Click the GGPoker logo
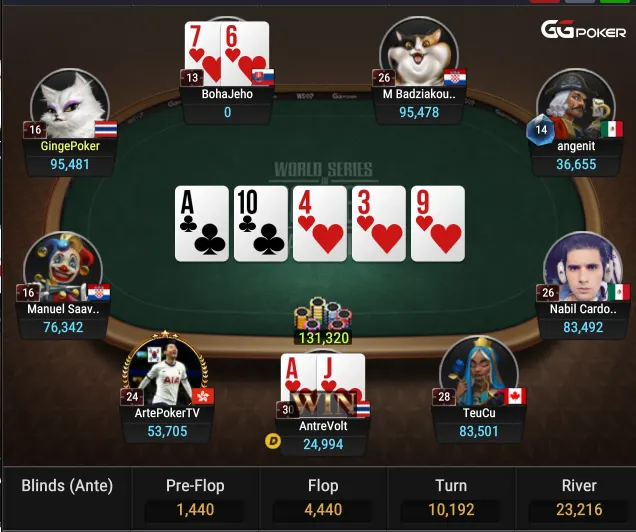The height and width of the screenshot is (532, 636). [x=583, y=30]
